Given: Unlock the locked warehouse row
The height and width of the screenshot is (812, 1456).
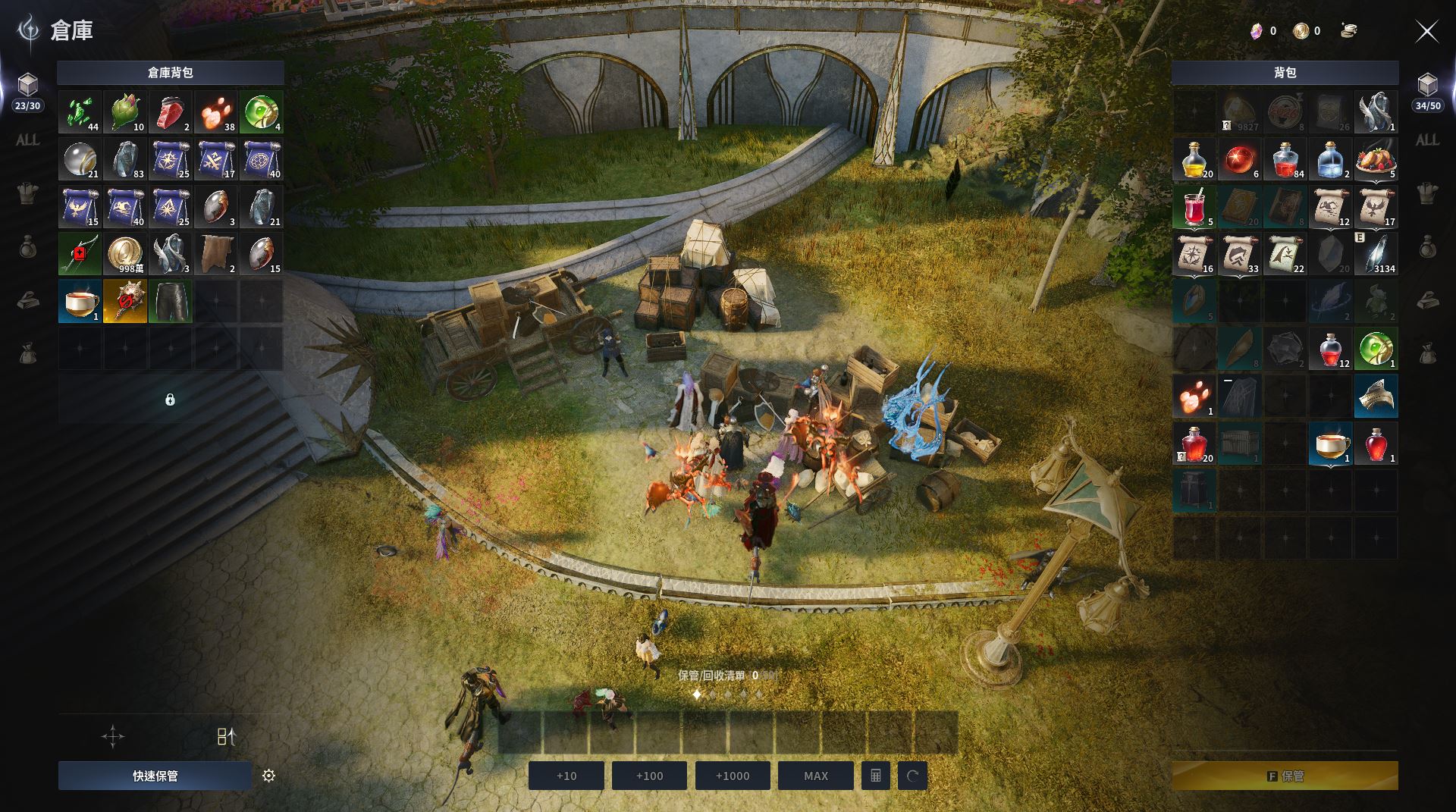Looking at the screenshot, I should [170, 400].
